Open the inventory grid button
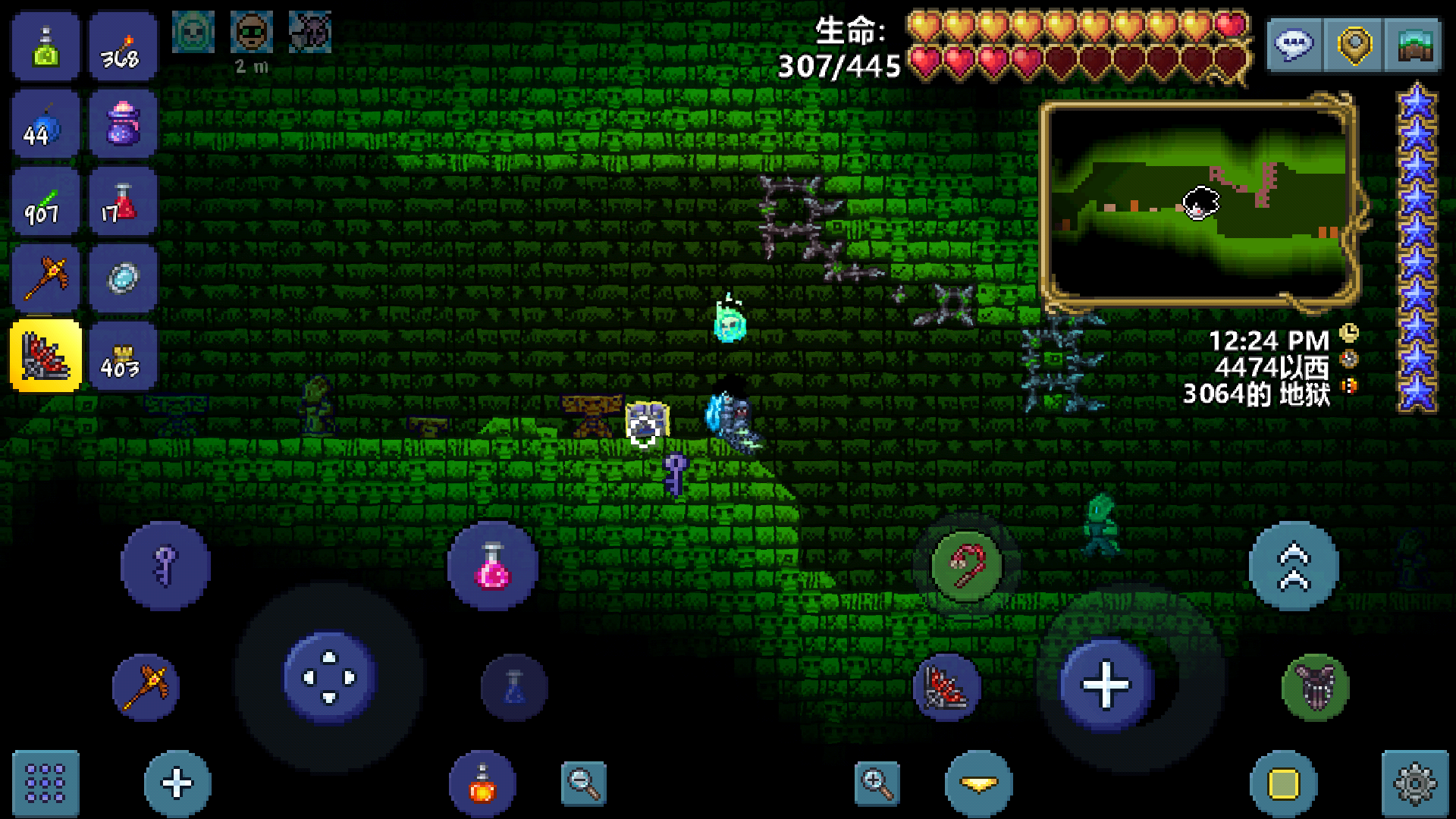 coord(45,783)
